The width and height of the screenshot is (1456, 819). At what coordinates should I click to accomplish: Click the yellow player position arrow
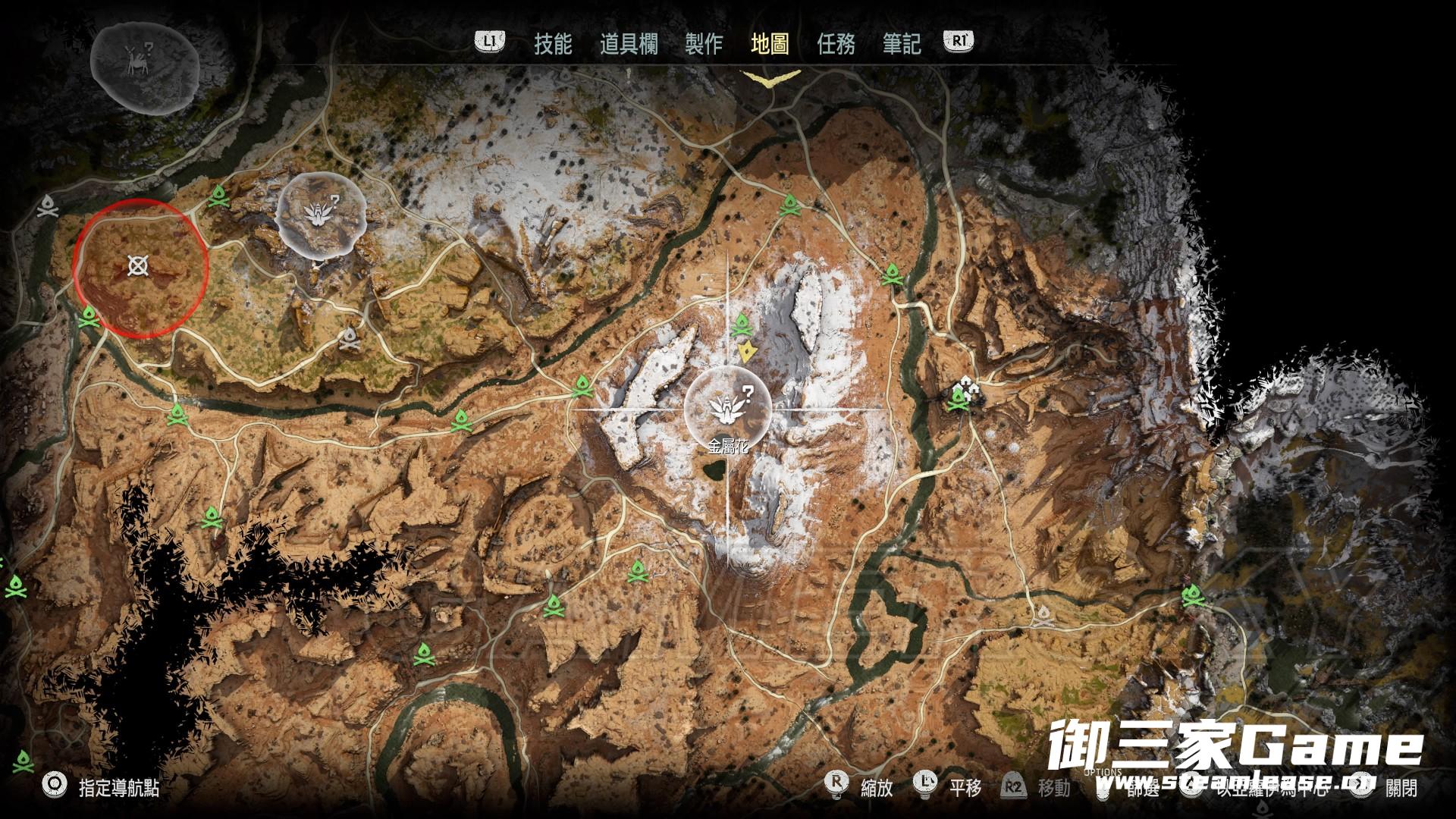pyautogui.click(x=748, y=351)
